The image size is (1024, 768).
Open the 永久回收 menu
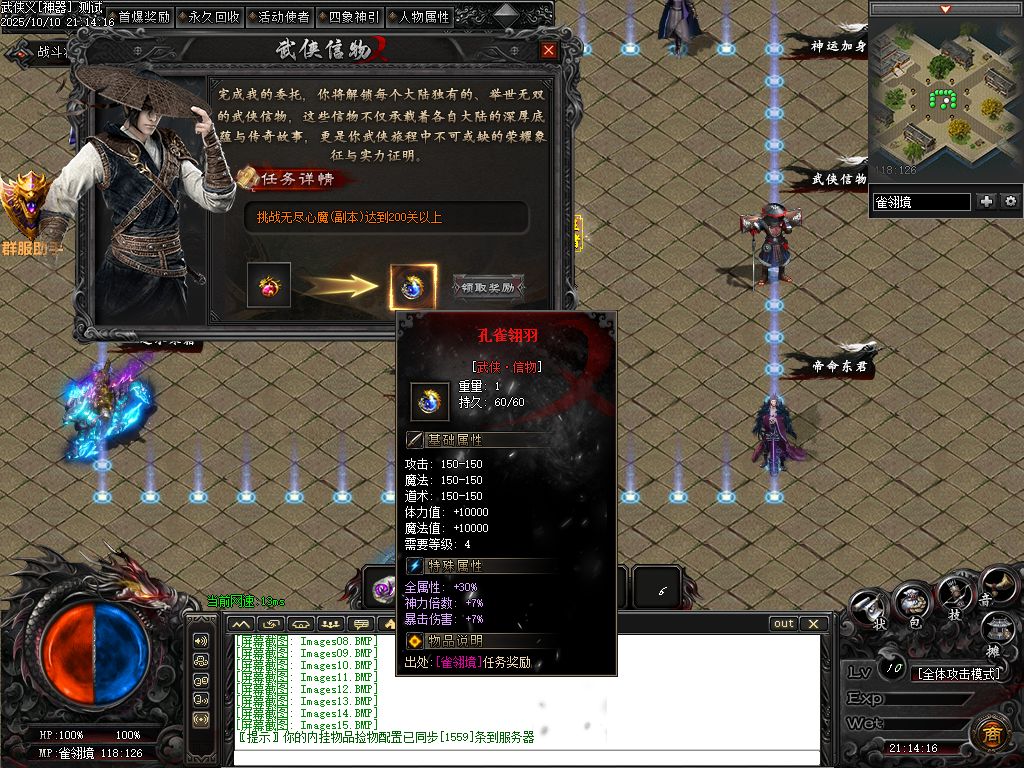pyautogui.click(x=214, y=17)
